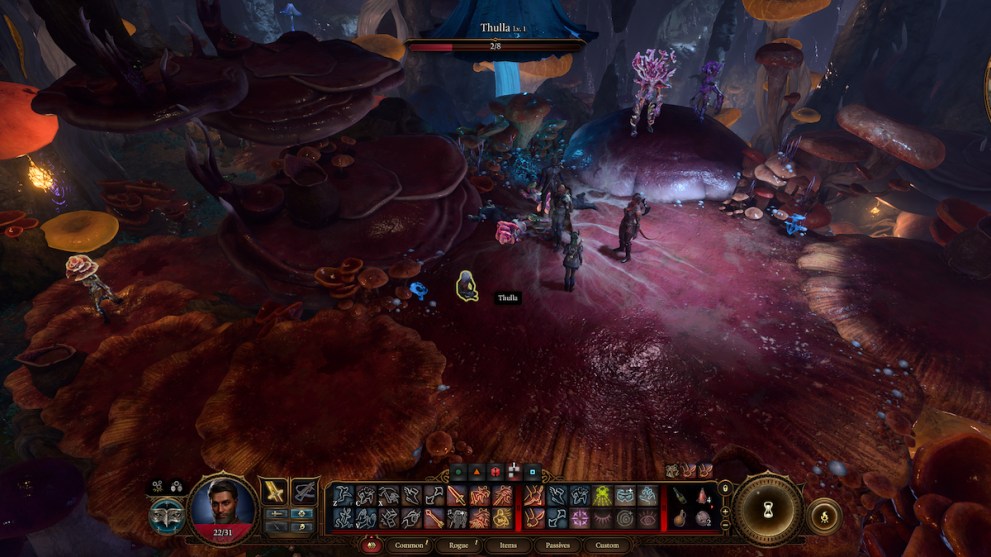Choose the crossbow ranged weapon set

coord(305,491)
